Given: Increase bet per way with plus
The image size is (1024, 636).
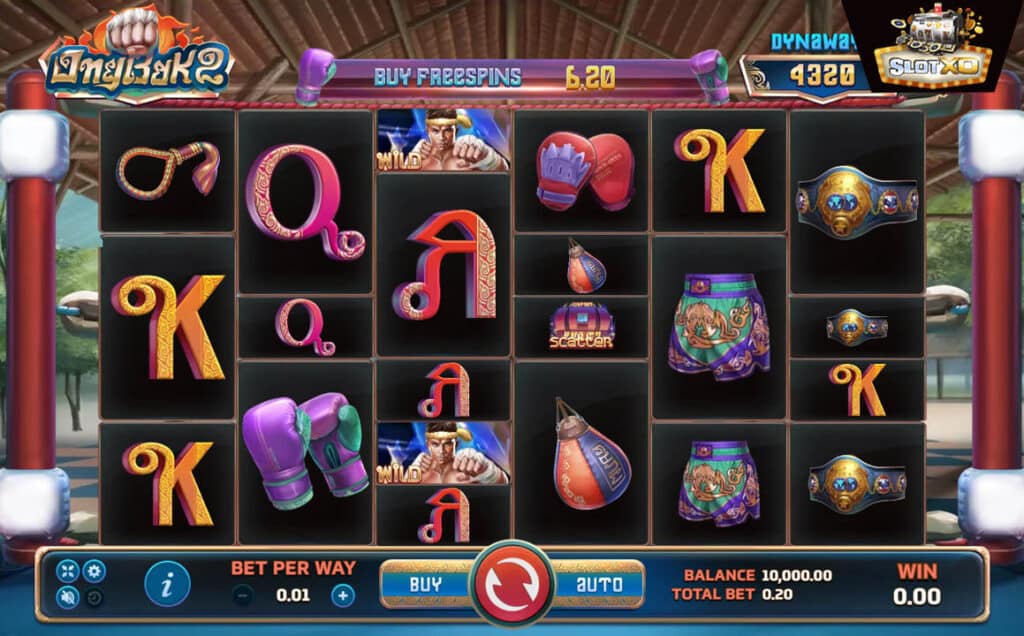Looking at the screenshot, I should 343,596.
